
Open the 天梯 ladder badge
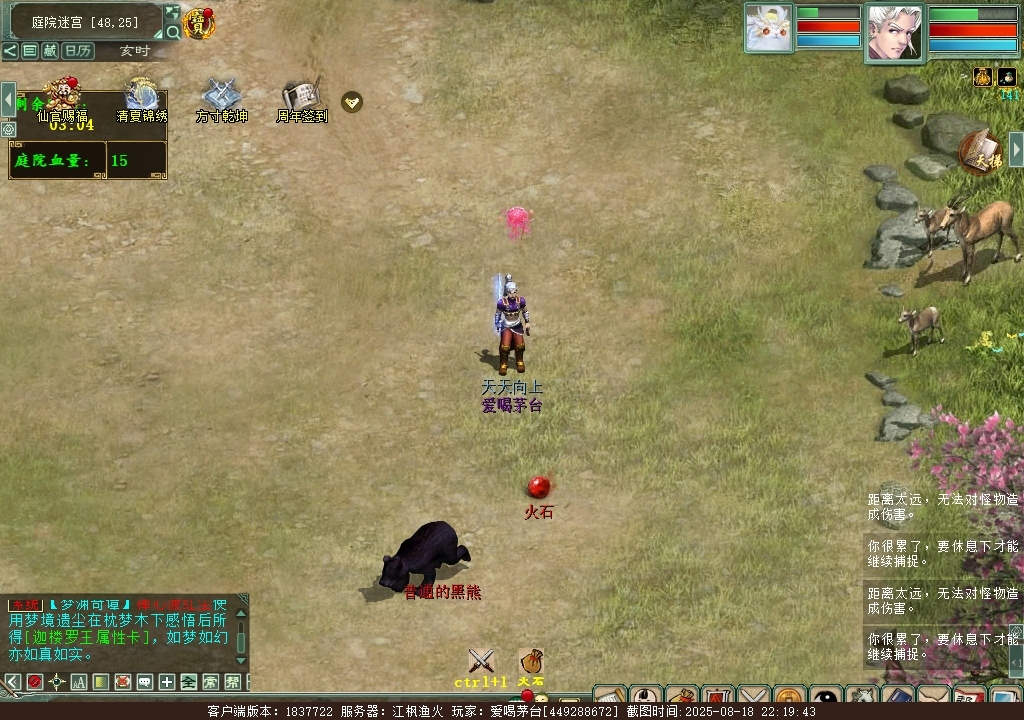pos(980,152)
